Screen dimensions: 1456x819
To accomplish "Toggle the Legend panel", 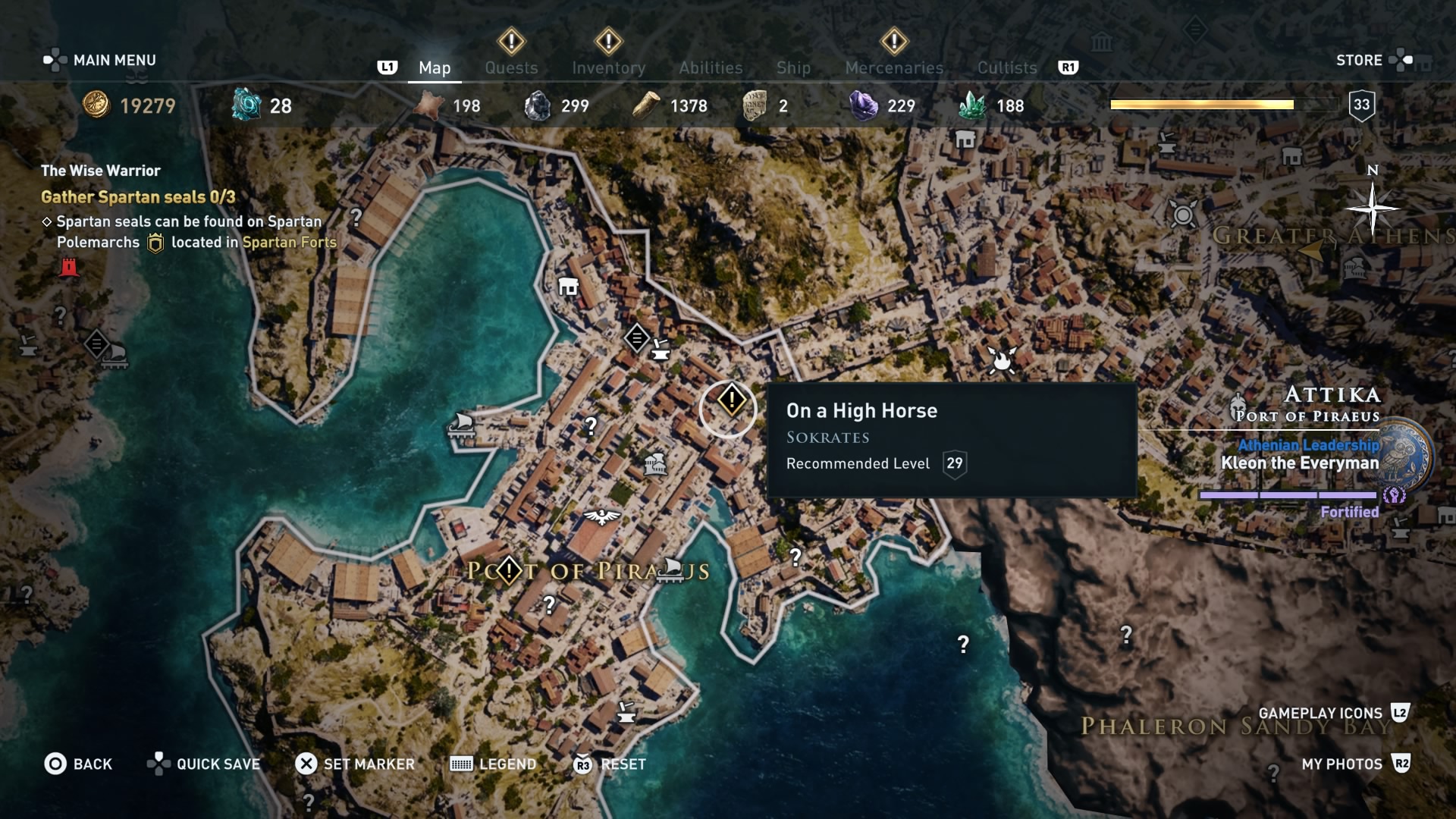I will 493,764.
